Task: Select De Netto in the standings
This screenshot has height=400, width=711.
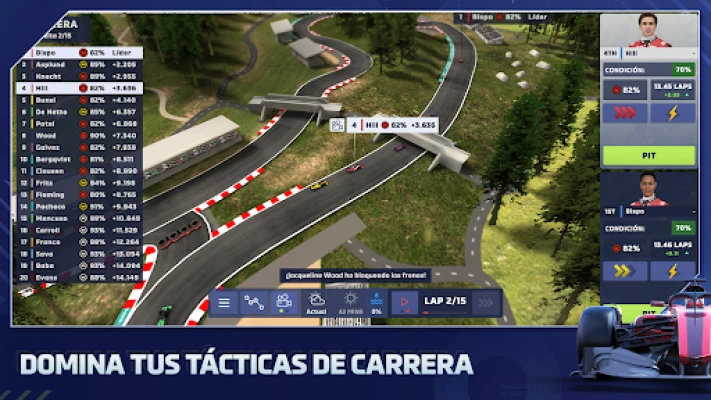Action: [78, 111]
